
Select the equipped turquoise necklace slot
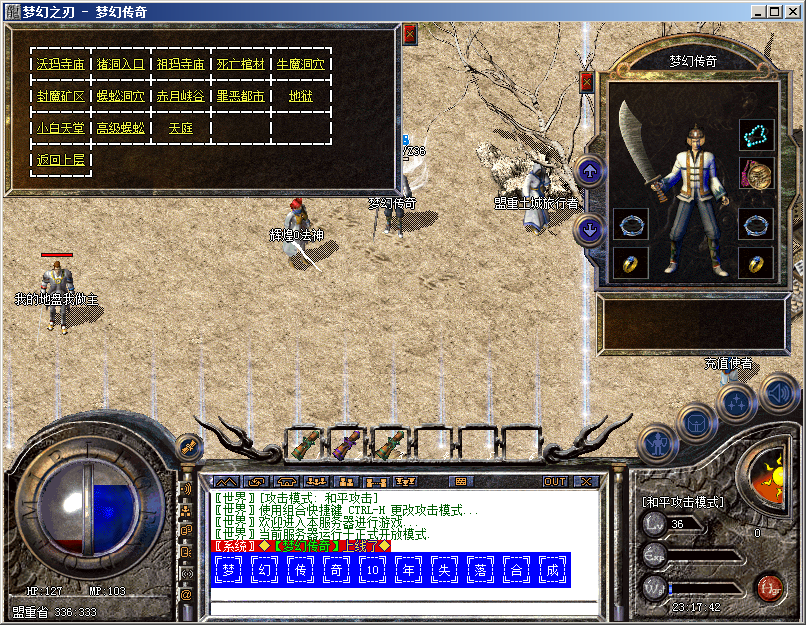pos(756,134)
